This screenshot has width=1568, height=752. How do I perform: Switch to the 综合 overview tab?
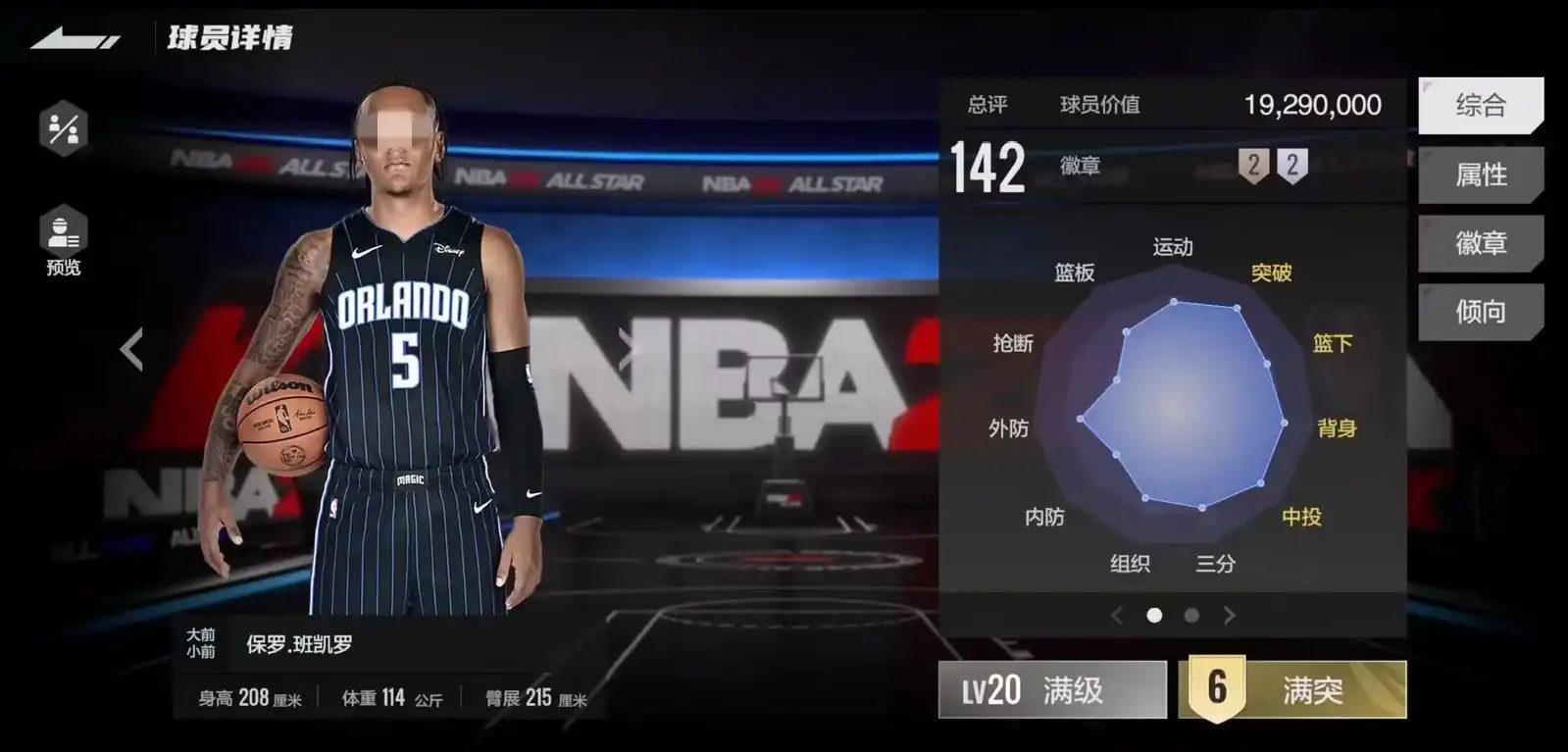(x=1480, y=105)
